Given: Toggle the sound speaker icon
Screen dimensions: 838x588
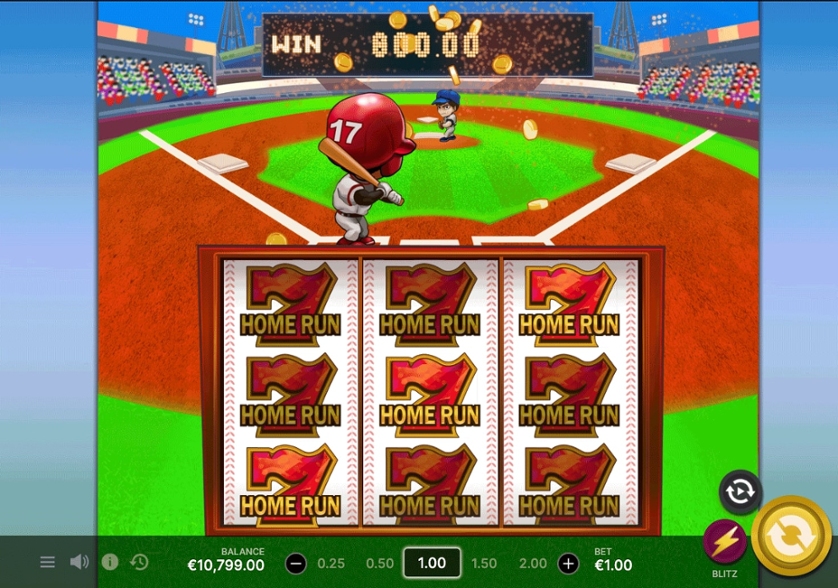Looking at the screenshot, I should [x=79, y=562].
